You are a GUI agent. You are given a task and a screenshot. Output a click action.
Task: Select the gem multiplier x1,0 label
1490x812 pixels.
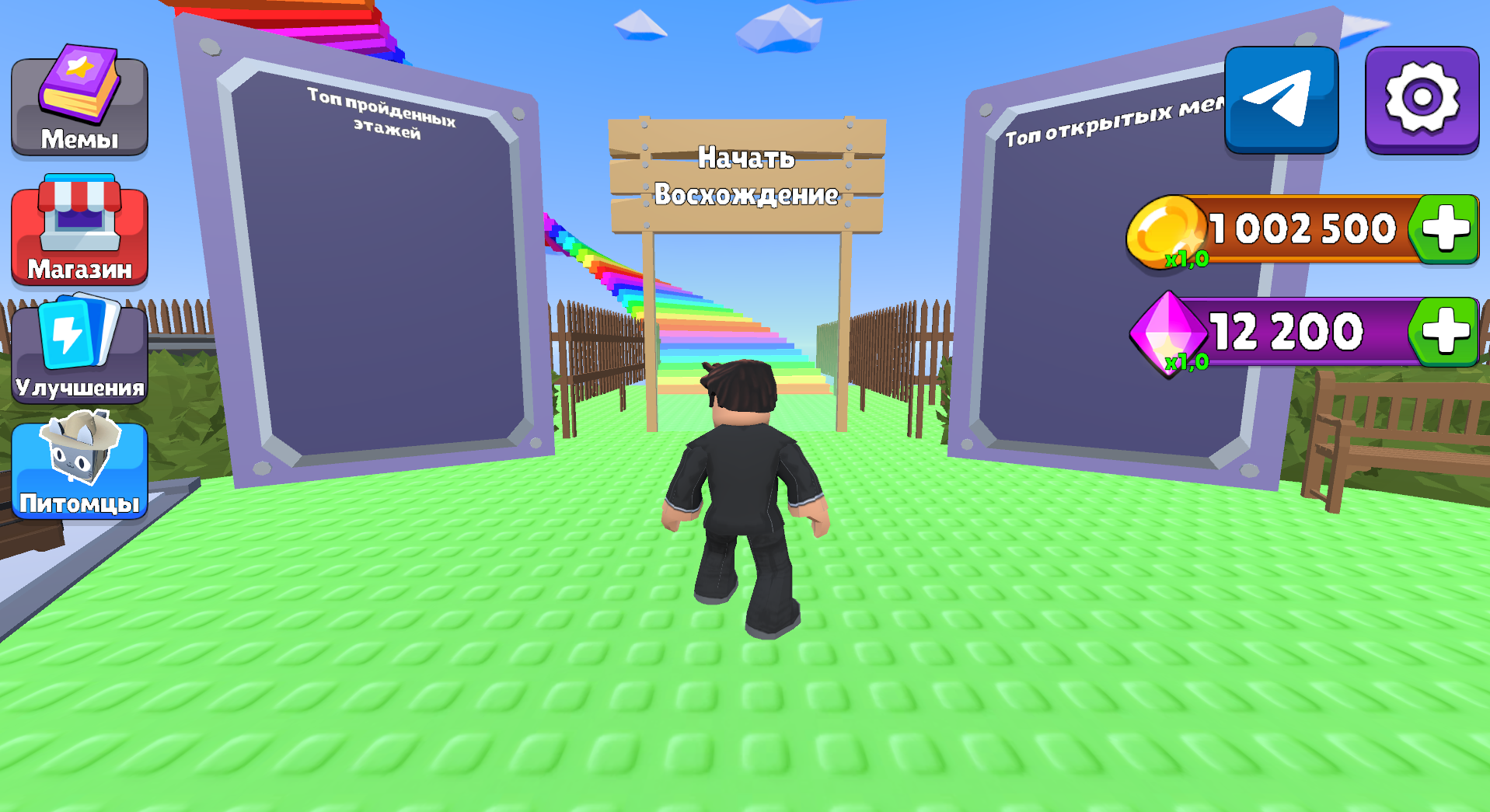(x=1187, y=363)
